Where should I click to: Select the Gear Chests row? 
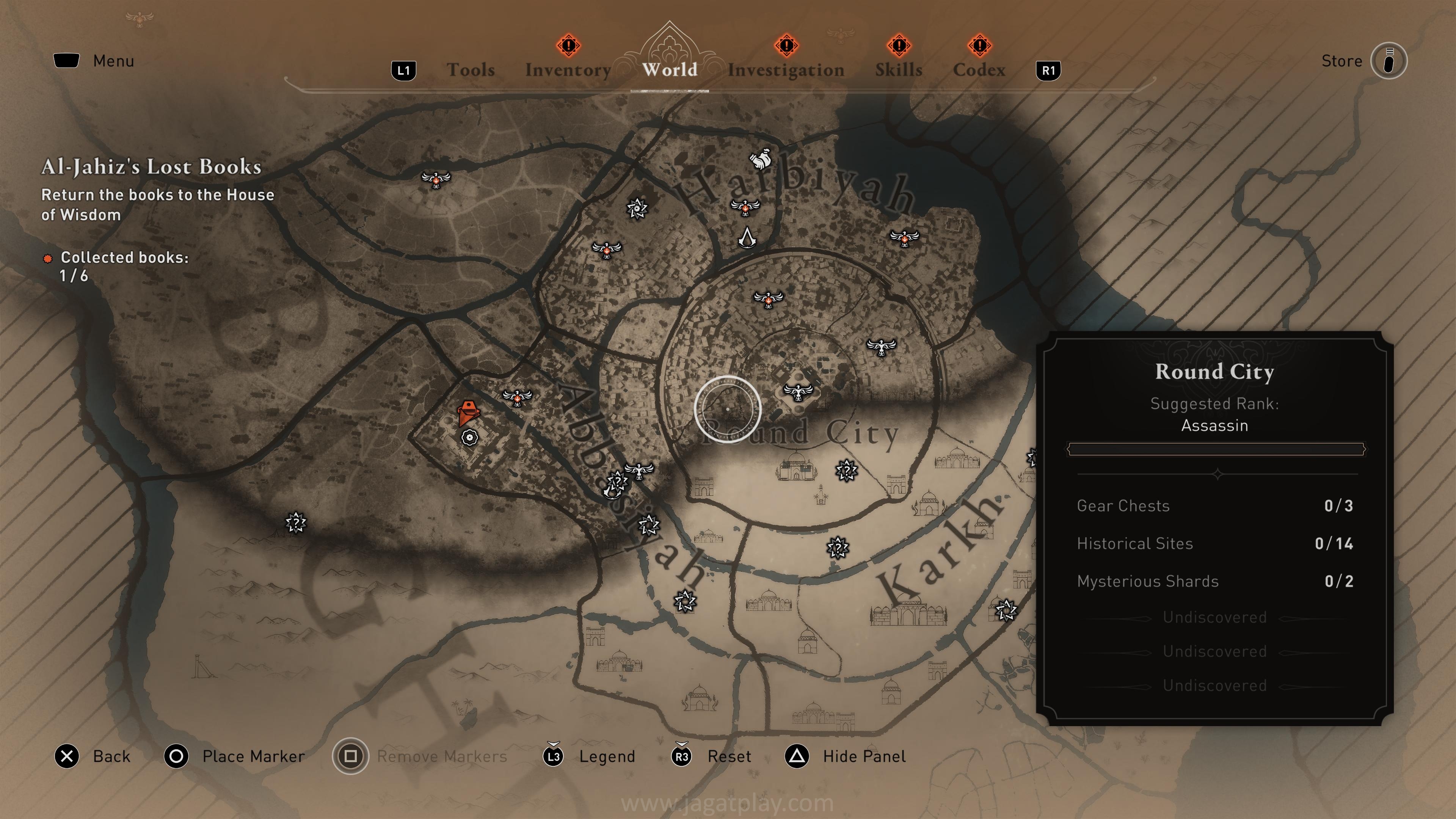(x=1214, y=506)
